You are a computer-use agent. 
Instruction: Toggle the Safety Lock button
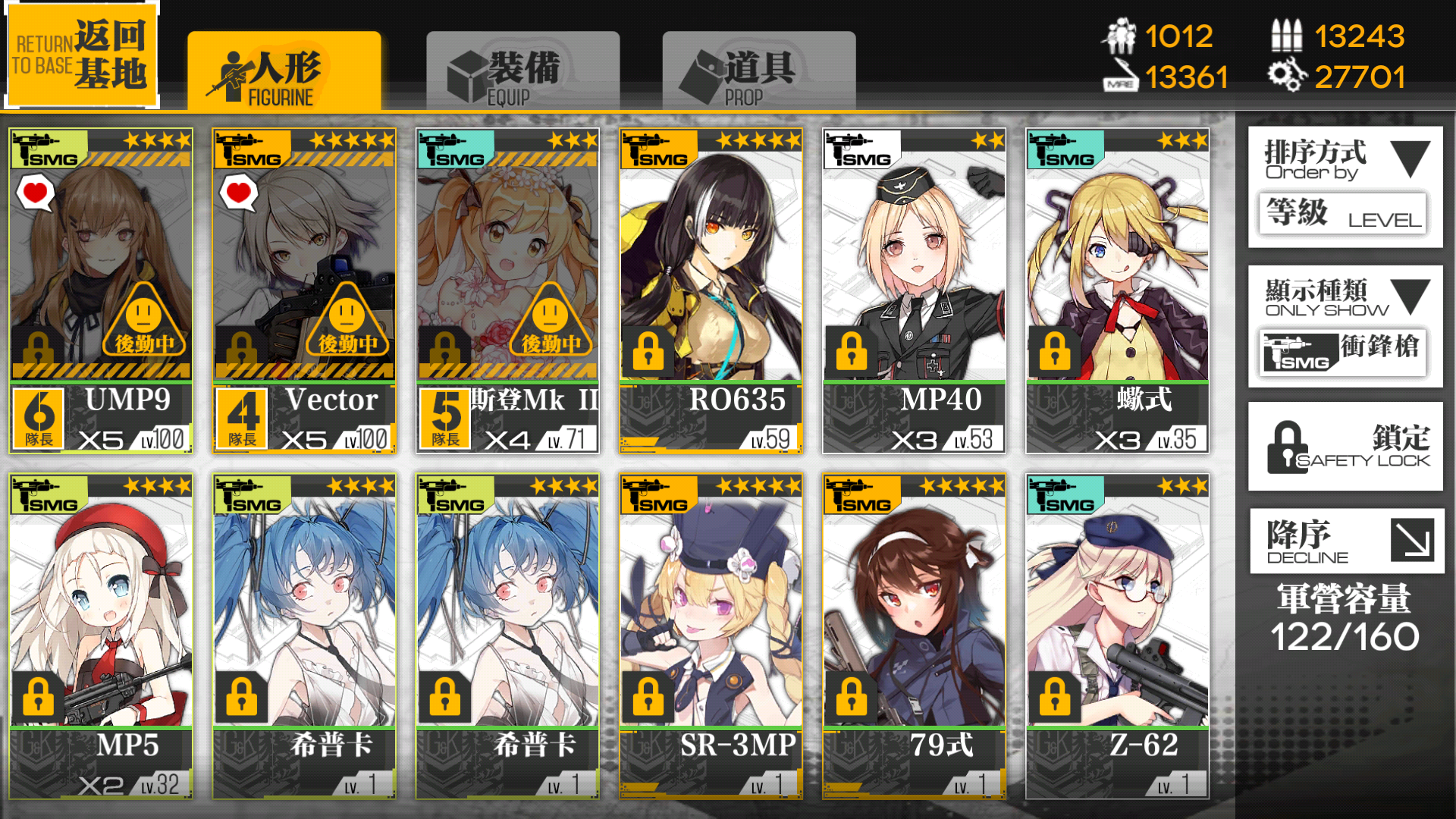click(1345, 447)
